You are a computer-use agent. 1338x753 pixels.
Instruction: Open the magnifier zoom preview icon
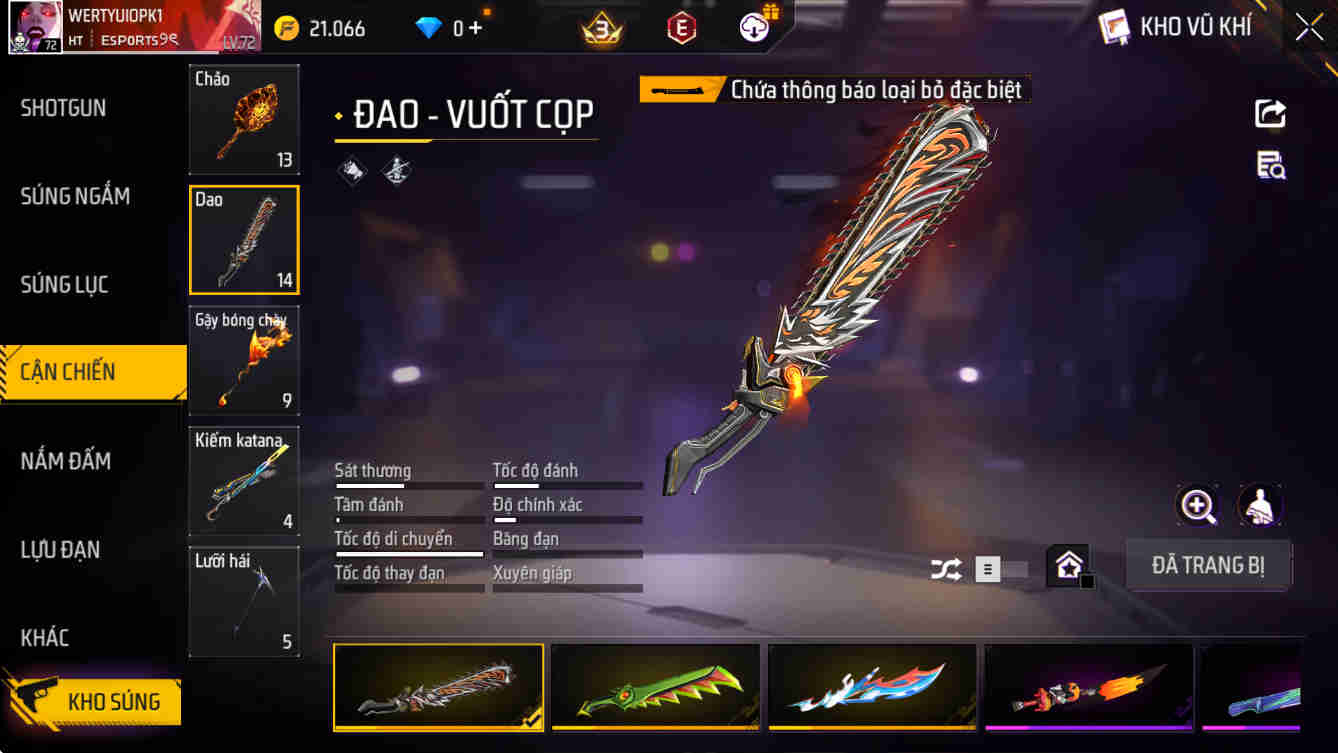tap(1198, 507)
